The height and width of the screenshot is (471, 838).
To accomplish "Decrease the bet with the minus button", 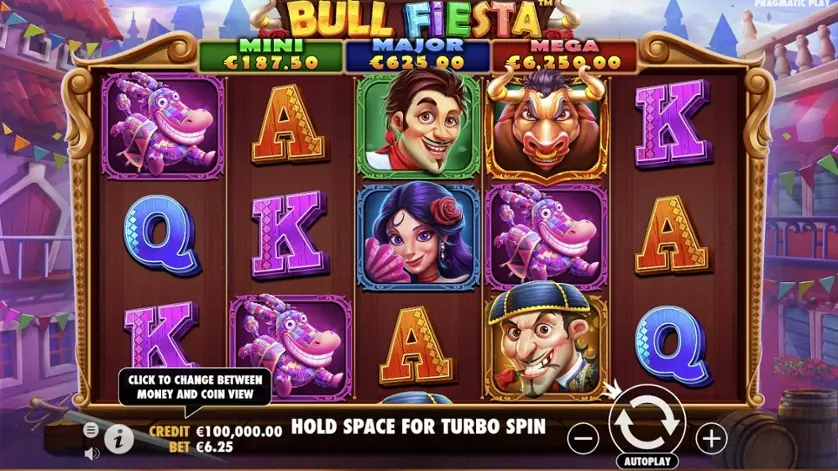I will [x=584, y=437].
